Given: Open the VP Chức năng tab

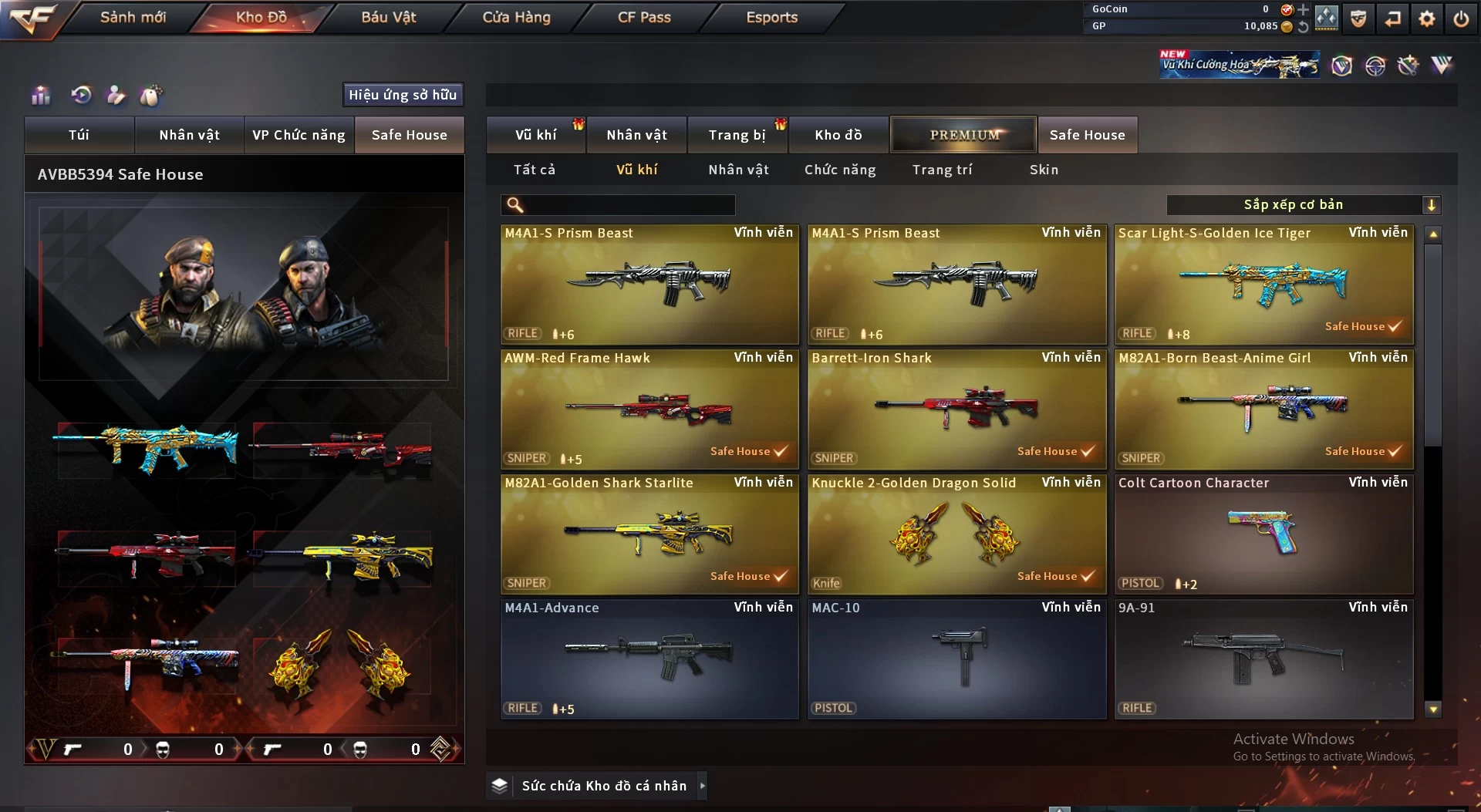Looking at the screenshot, I should (x=299, y=135).
